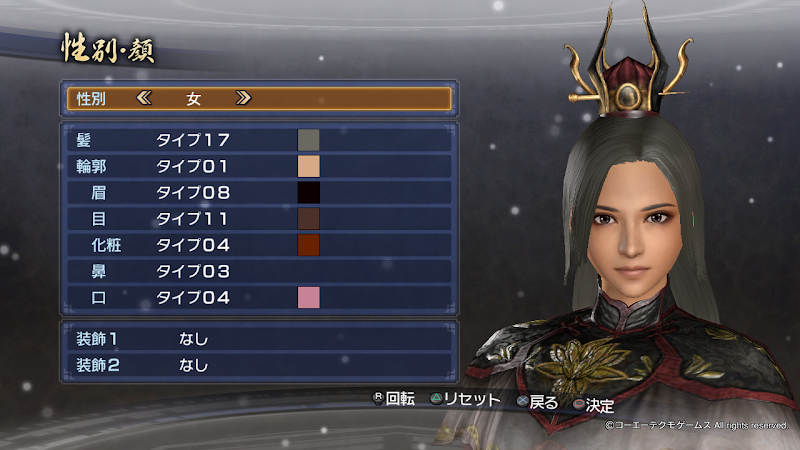Pick the pink lip color swatch

(308, 297)
